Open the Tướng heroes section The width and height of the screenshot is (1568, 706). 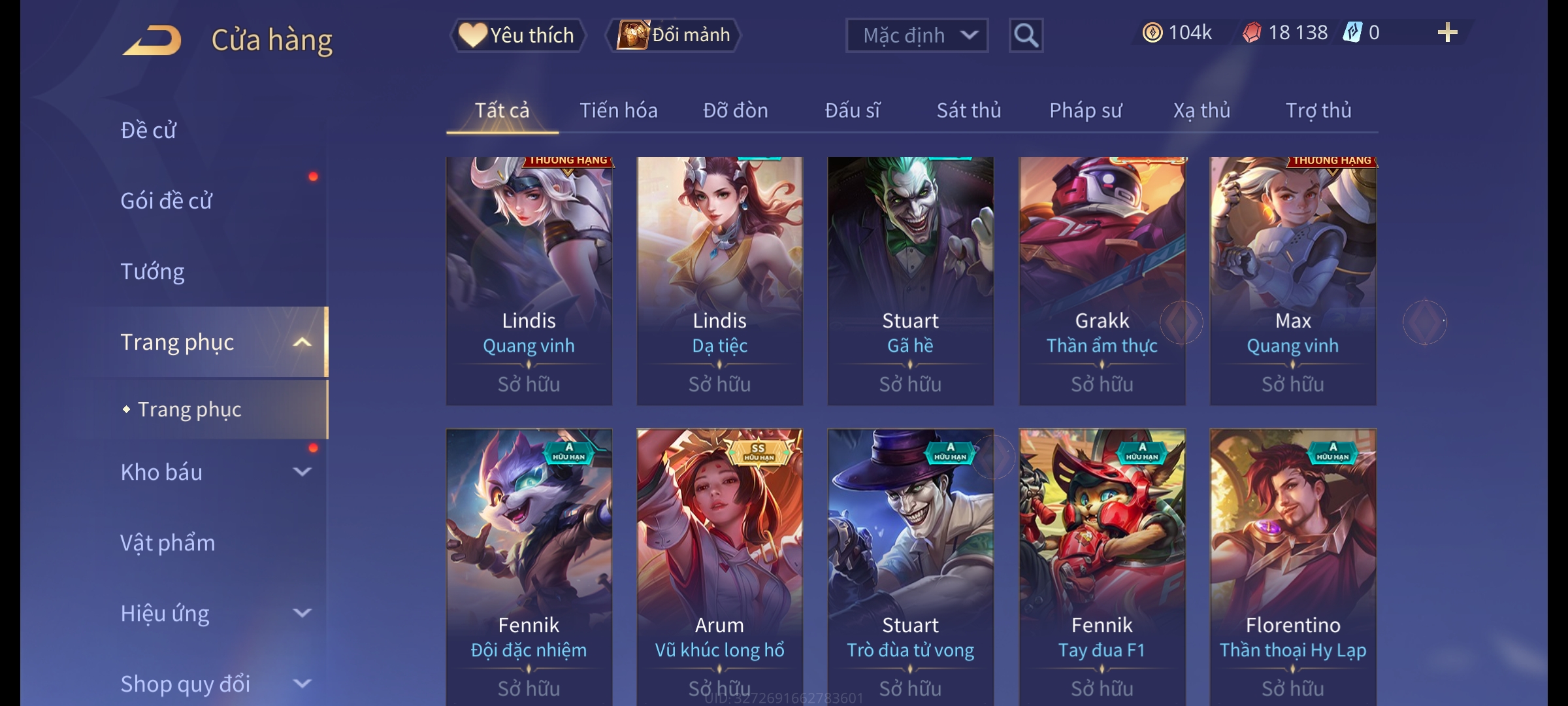153,271
